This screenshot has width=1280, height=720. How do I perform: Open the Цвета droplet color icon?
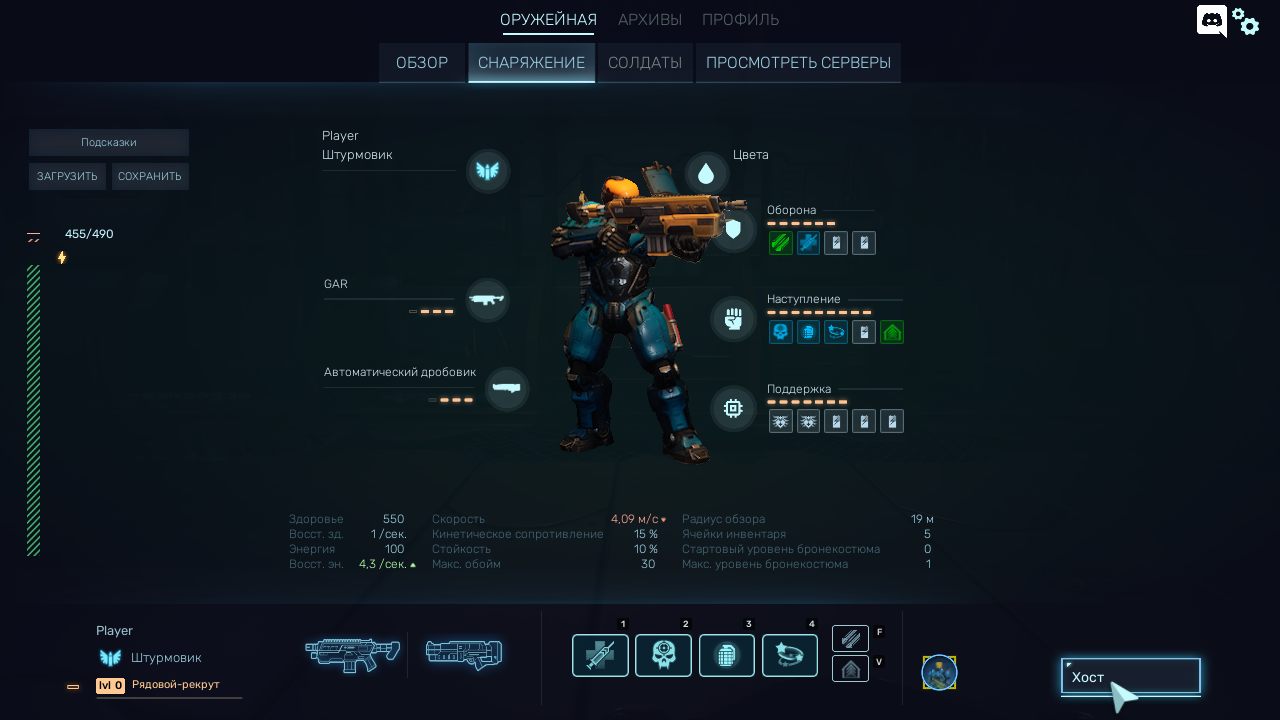(x=706, y=173)
